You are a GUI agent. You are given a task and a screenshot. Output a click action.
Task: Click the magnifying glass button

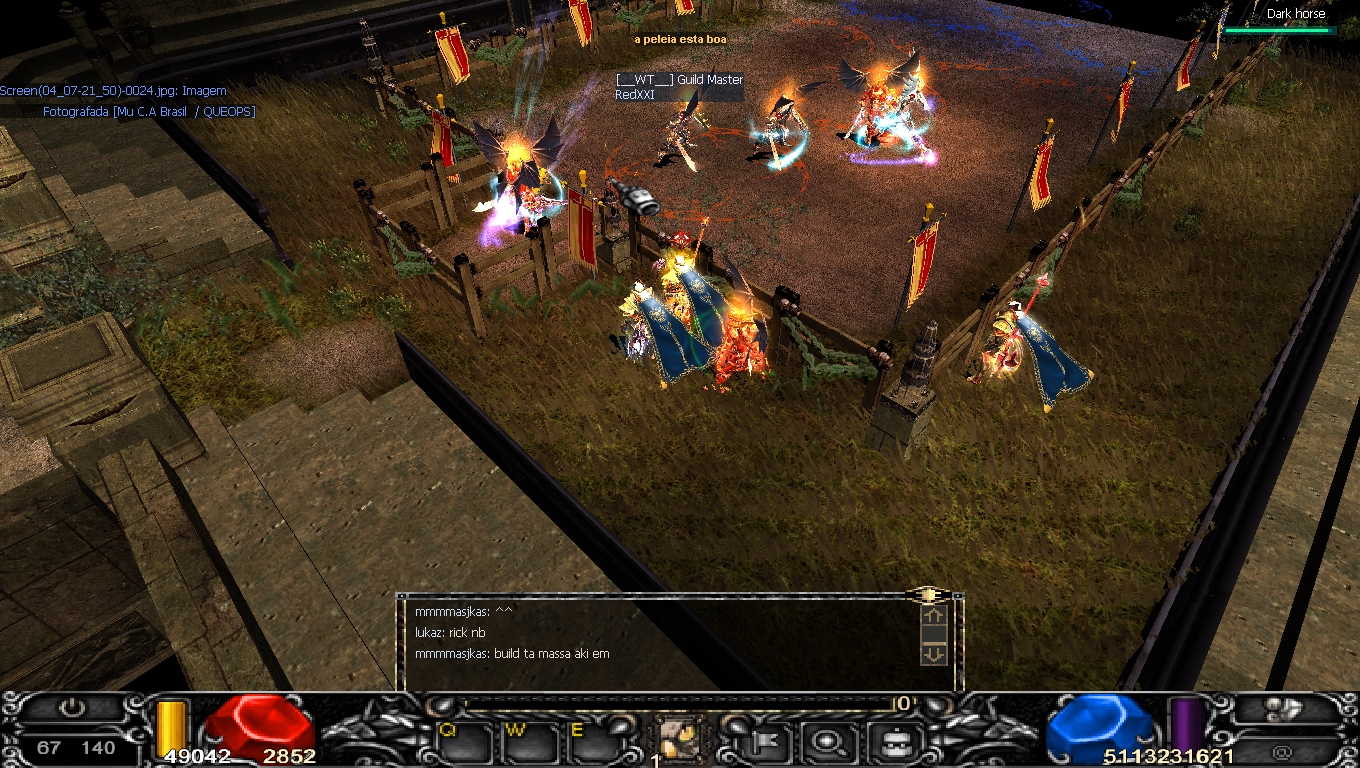coord(825,742)
